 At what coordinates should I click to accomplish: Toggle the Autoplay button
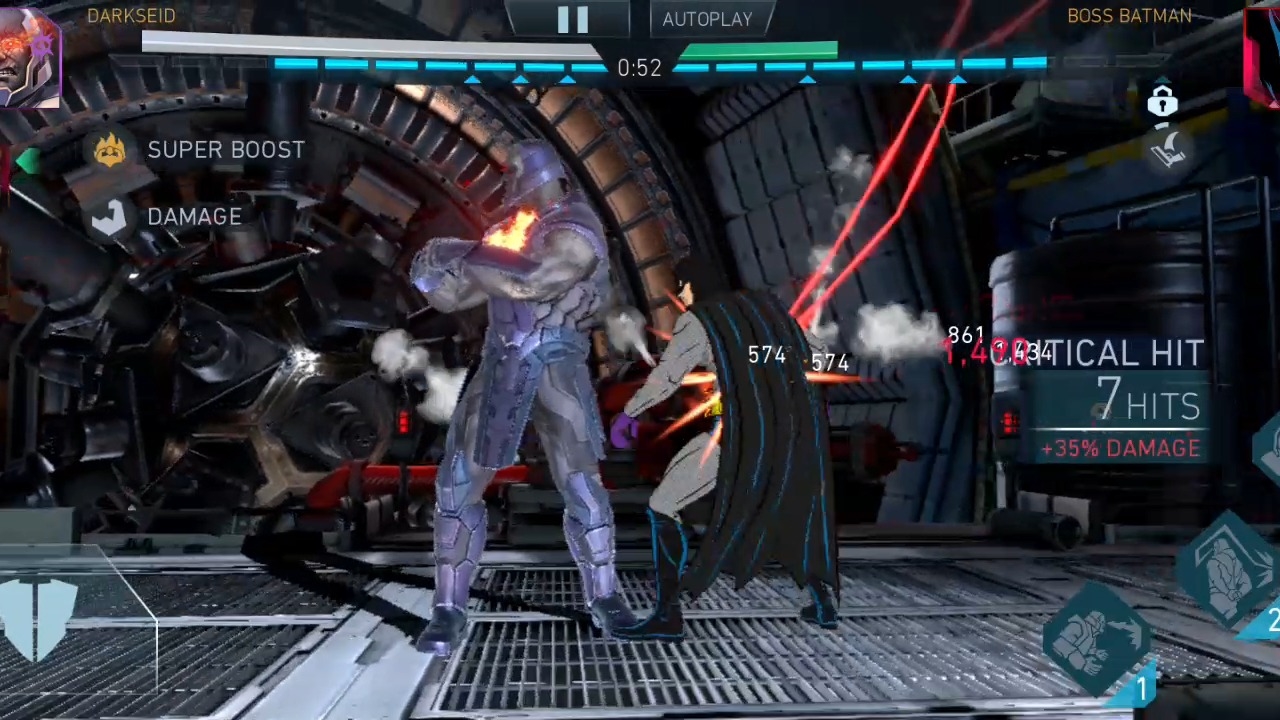[707, 19]
